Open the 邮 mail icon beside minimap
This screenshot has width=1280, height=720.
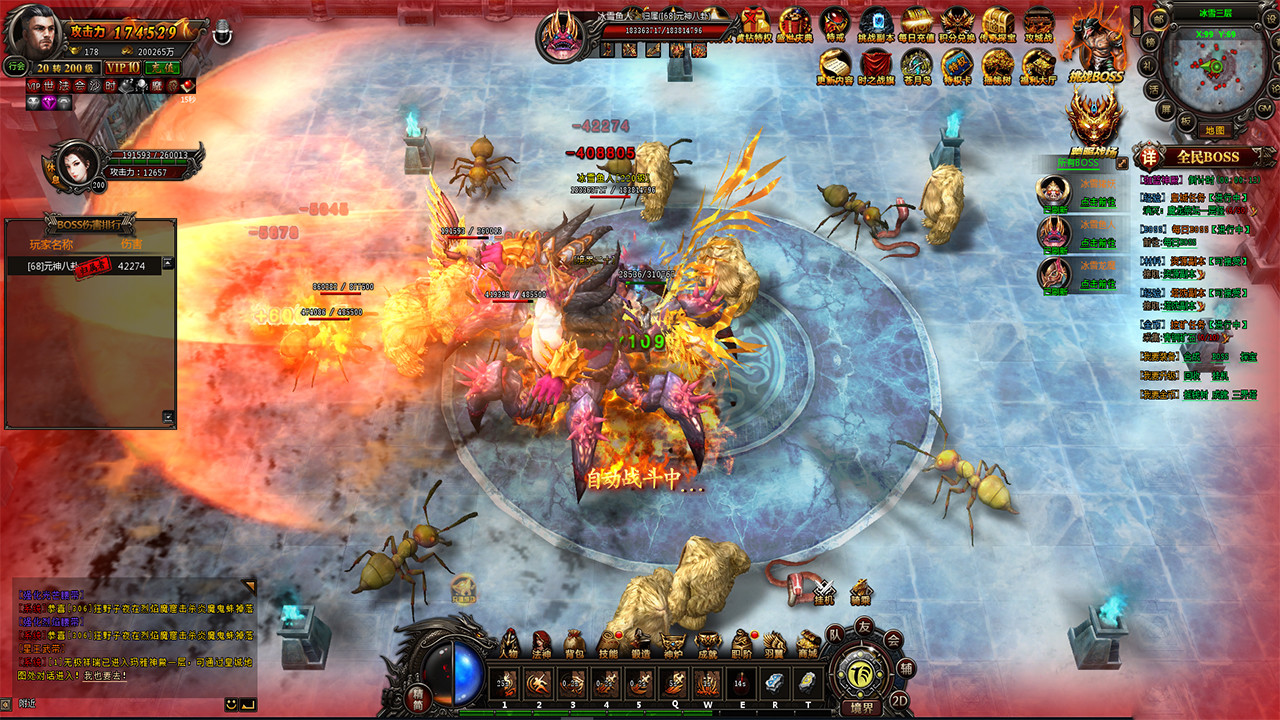pyautogui.click(x=1158, y=19)
